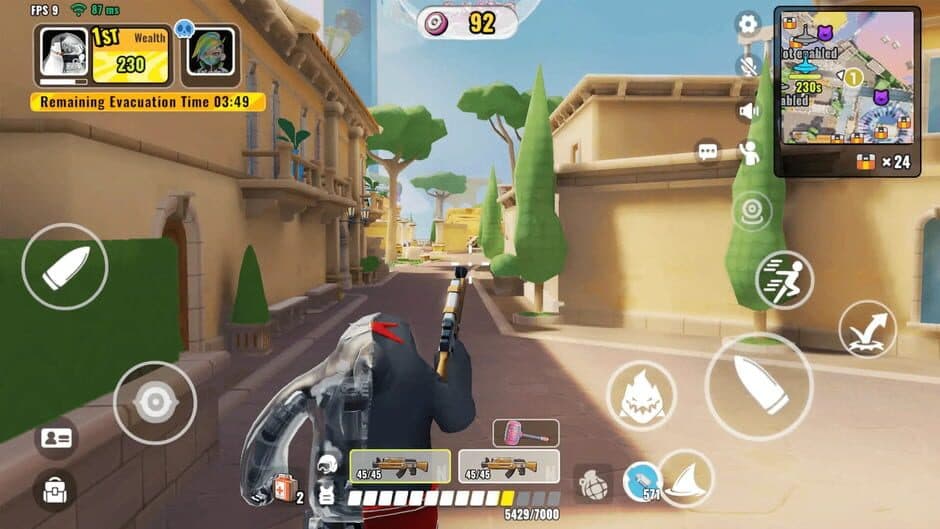Tap the large right-side bullet fire button
The height and width of the screenshot is (529, 940).
pyautogui.click(x=758, y=386)
